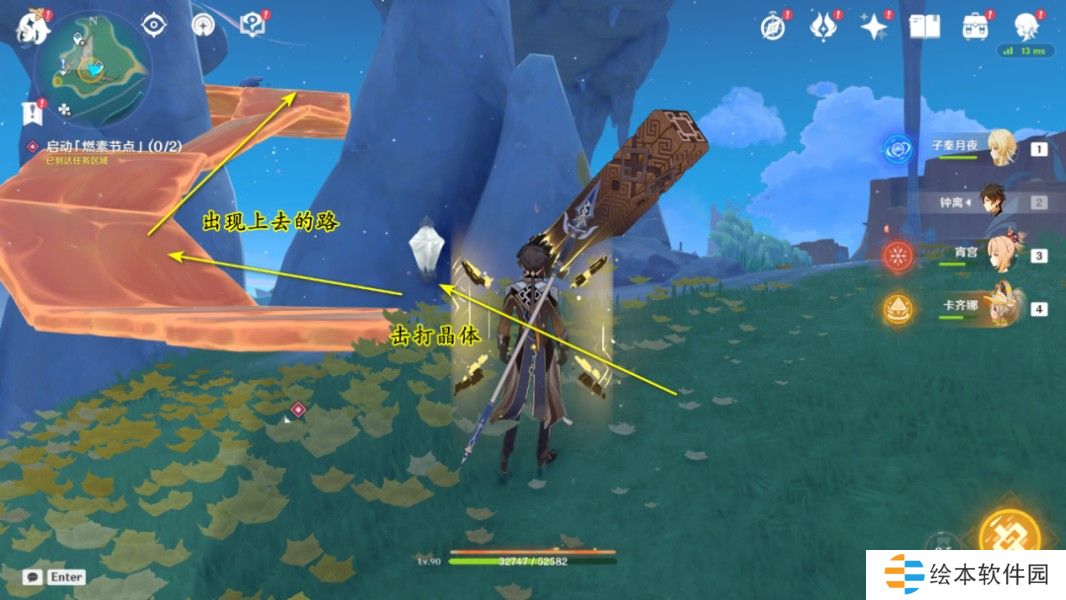Open the Adventurer Handbook book icon

pos(925,26)
